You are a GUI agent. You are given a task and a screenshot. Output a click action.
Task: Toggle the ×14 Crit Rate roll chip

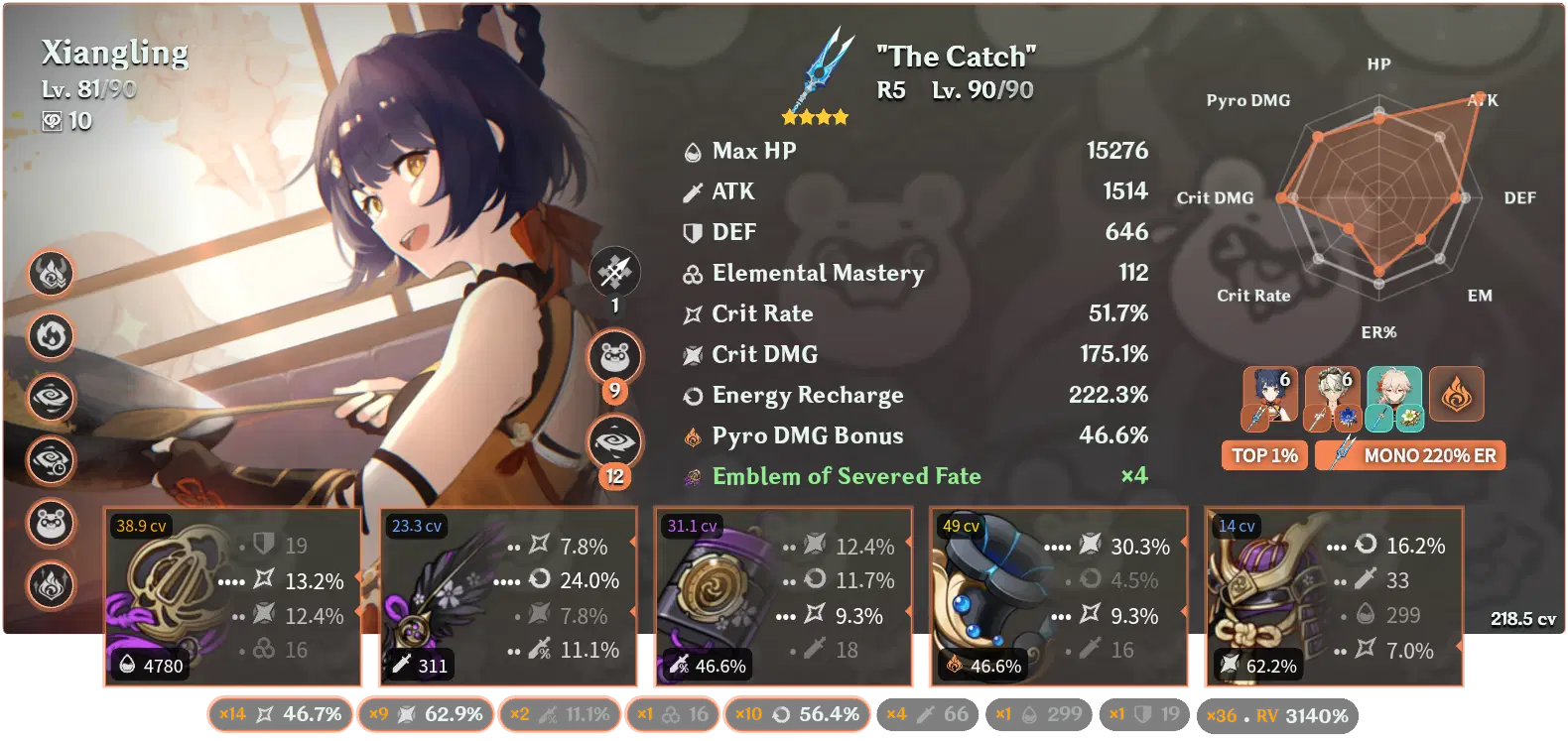pos(279,713)
